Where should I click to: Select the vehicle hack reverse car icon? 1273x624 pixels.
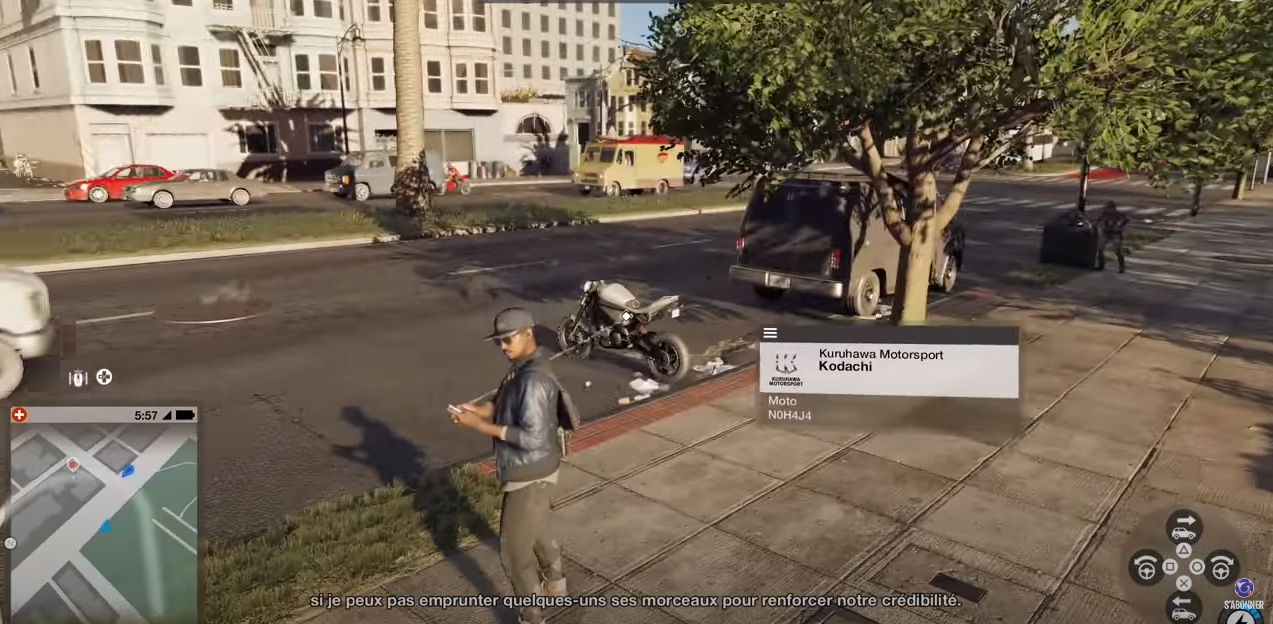click(1184, 606)
